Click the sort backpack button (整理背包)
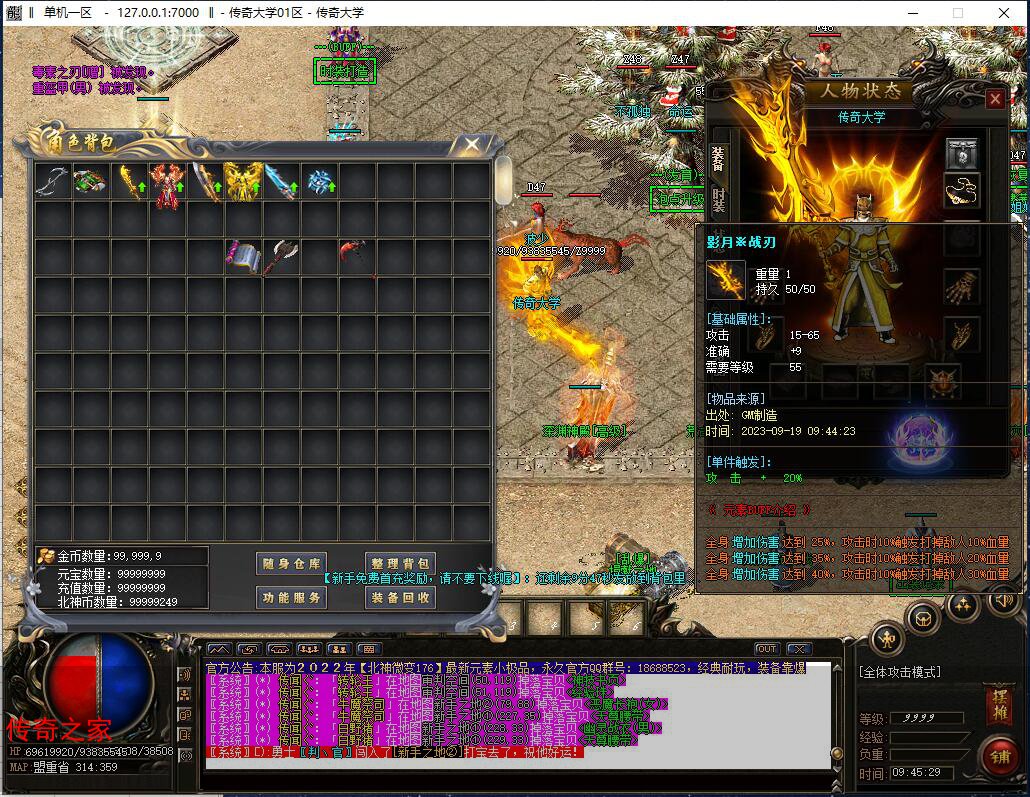The width and height of the screenshot is (1030, 797). (x=399, y=564)
